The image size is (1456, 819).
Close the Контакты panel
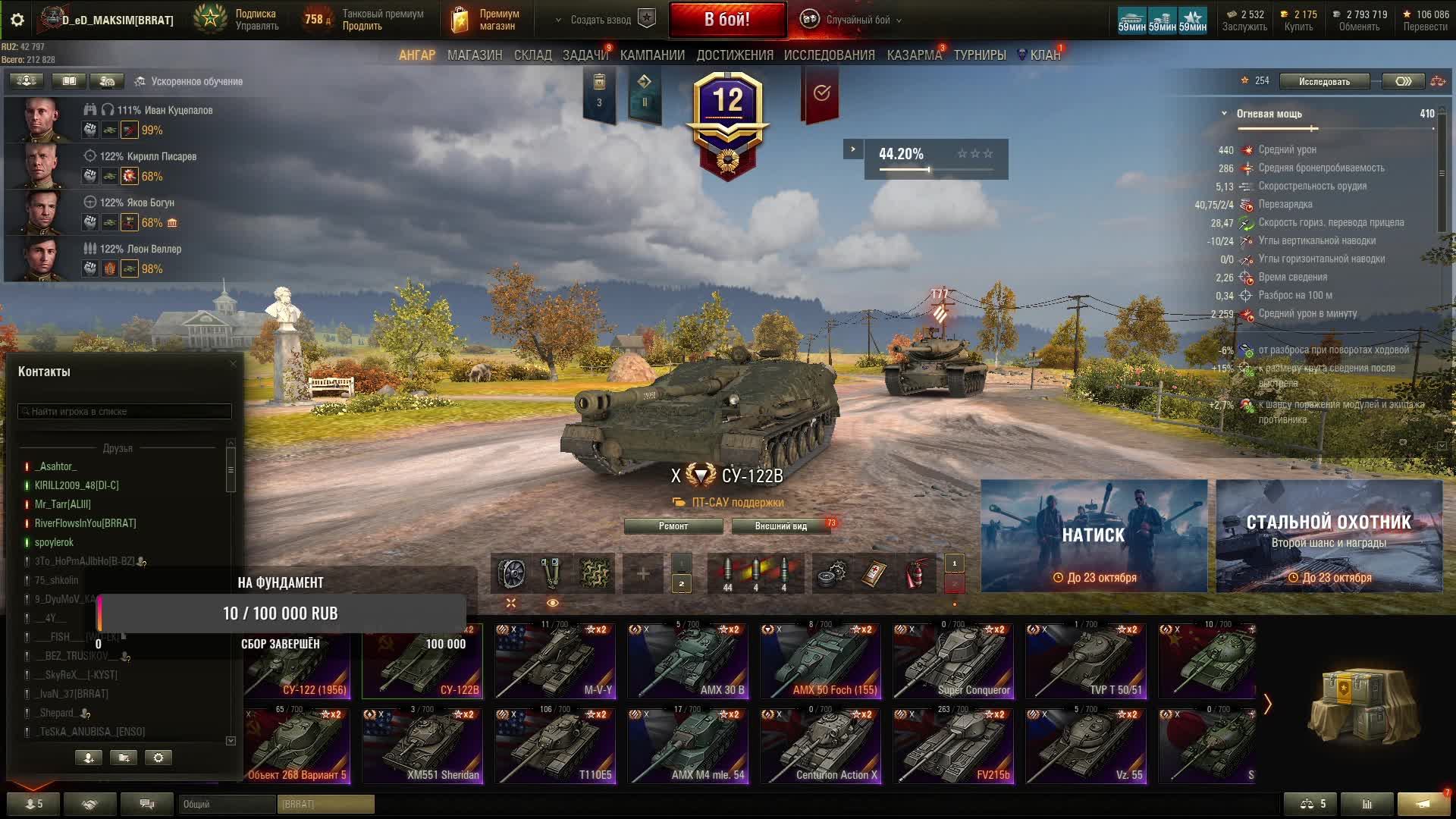(233, 364)
